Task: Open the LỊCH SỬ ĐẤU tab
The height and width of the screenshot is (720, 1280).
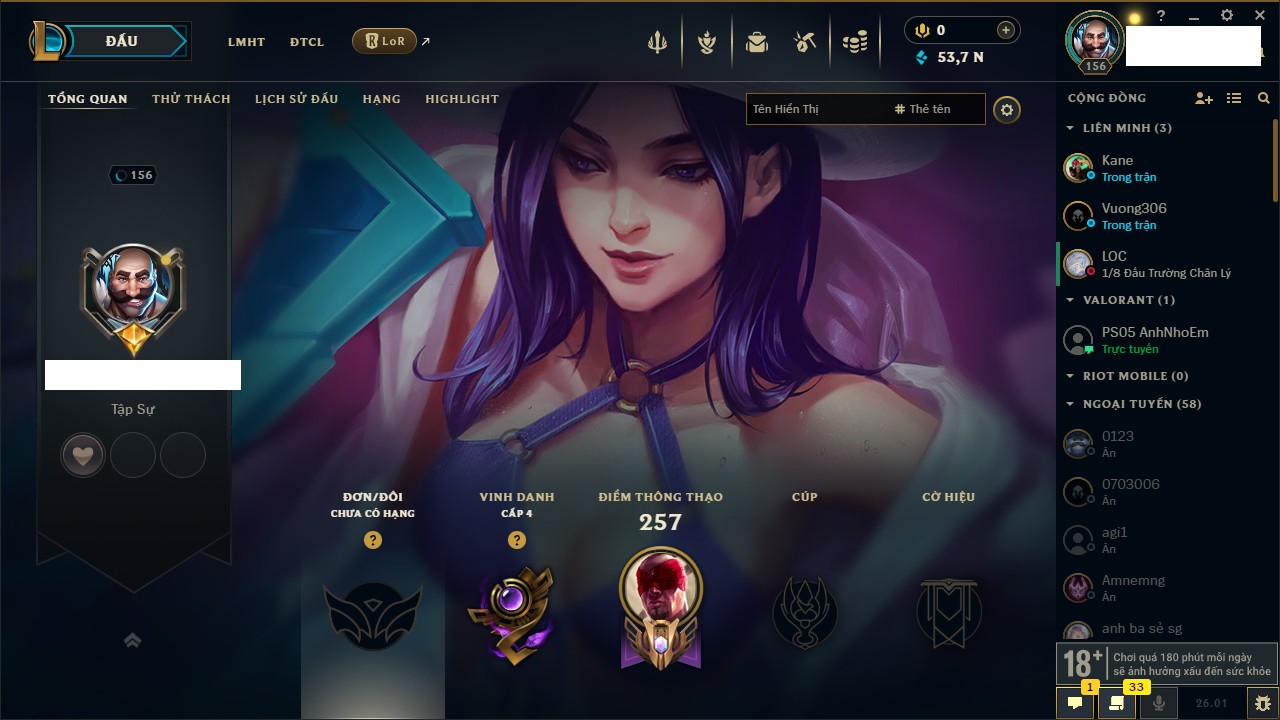Action: 296,99
